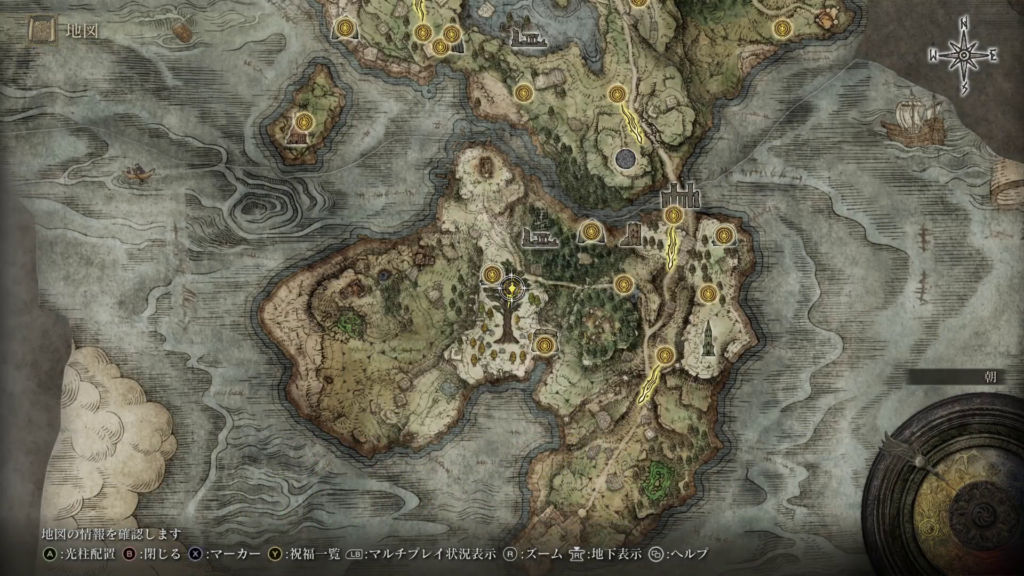
Task: Choose the dark round portal marker
Action: tap(627, 158)
